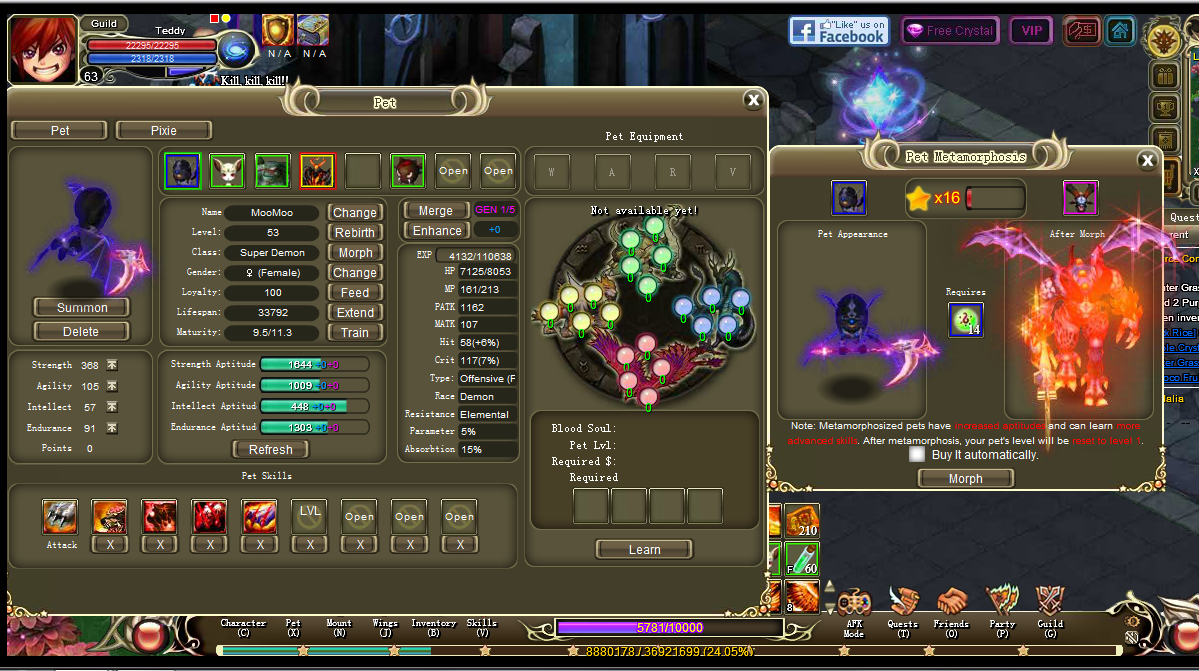
Task: Enhance the pet
Action: pos(437,231)
